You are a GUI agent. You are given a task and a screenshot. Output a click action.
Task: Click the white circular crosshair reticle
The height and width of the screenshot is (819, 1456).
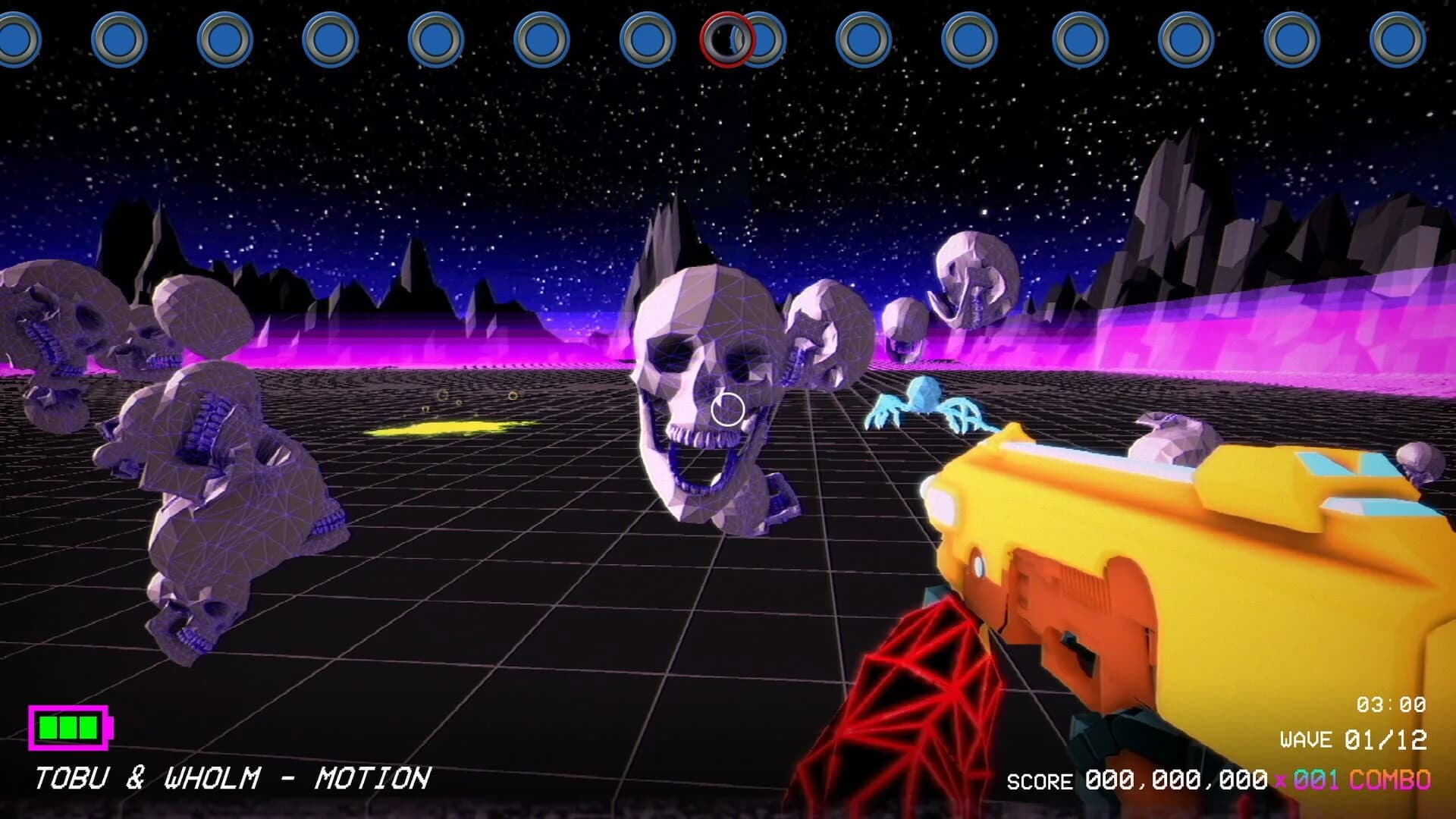coord(726,410)
